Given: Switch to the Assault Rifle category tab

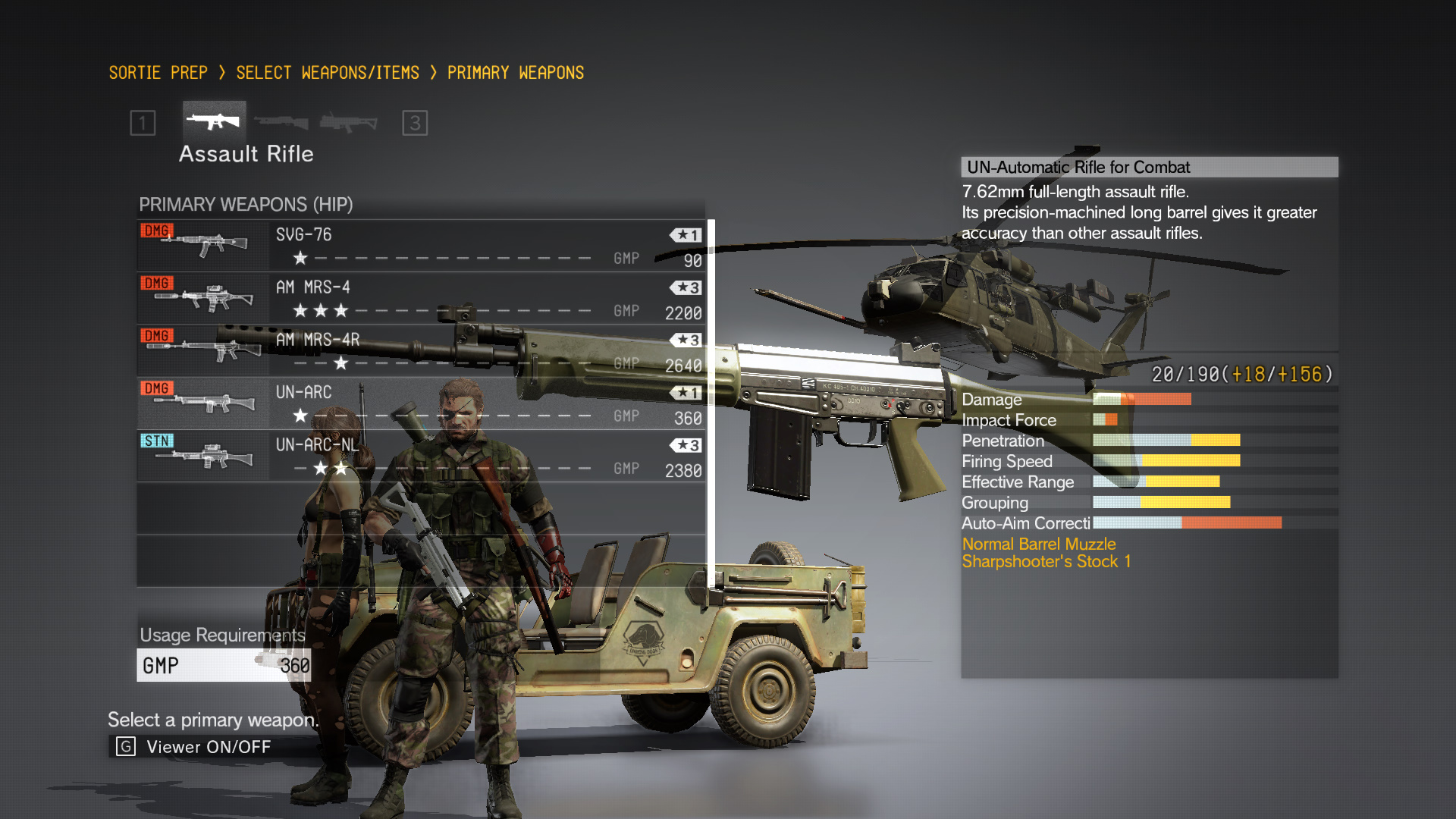Looking at the screenshot, I should click(x=214, y=121).
